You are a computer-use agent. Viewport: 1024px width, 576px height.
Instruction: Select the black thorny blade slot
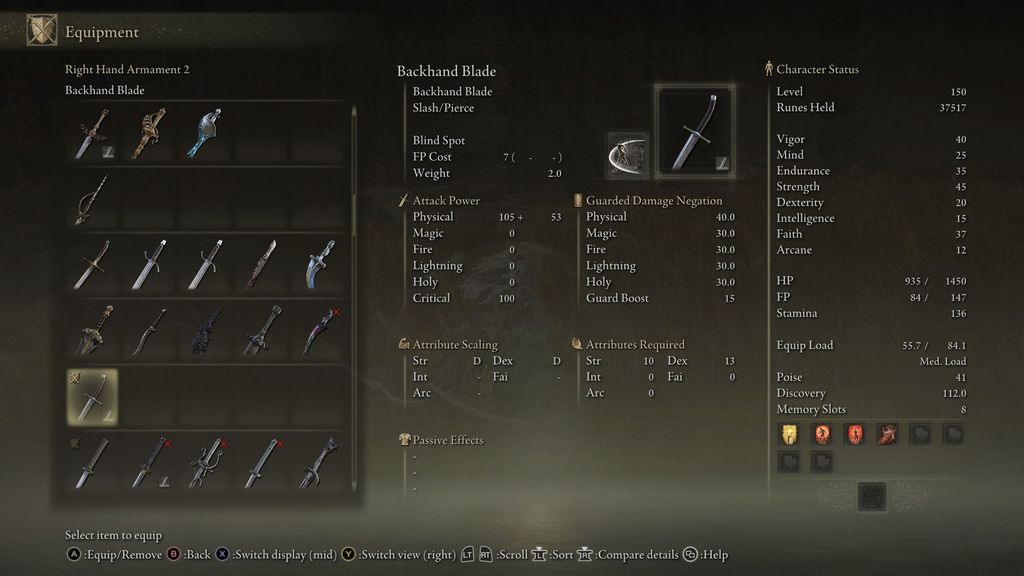(204, 331)
